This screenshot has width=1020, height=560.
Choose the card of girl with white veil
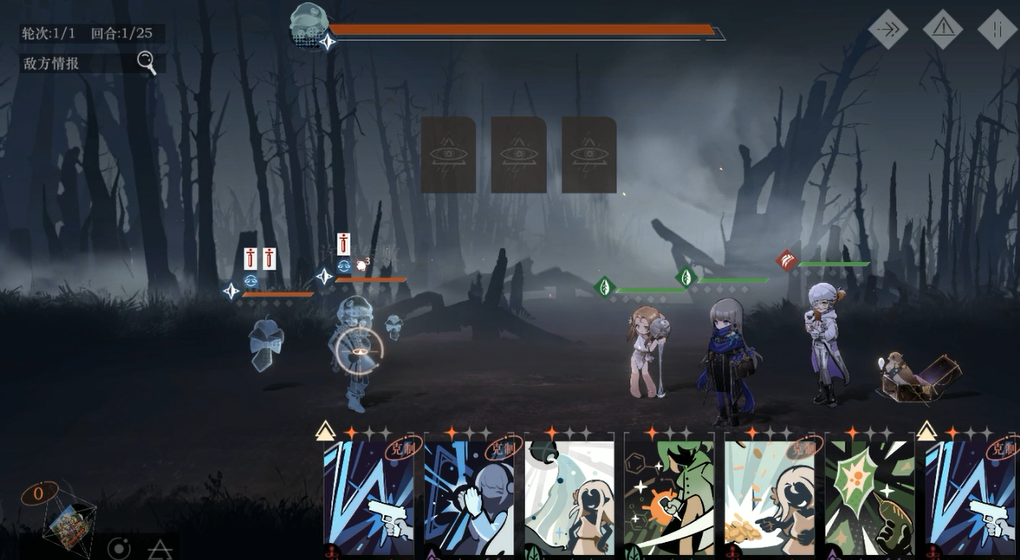[x=569, y=497]
